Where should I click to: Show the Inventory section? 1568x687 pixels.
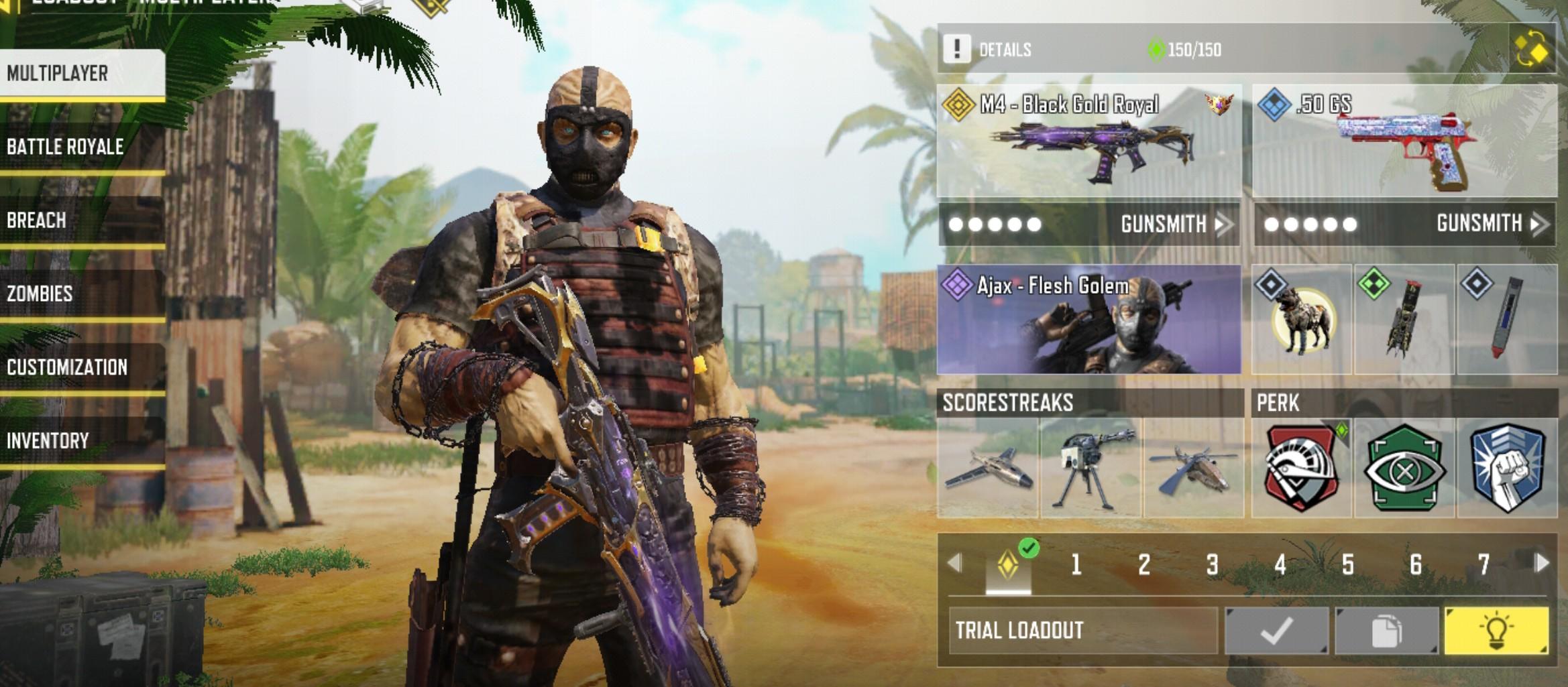point(82,440)
